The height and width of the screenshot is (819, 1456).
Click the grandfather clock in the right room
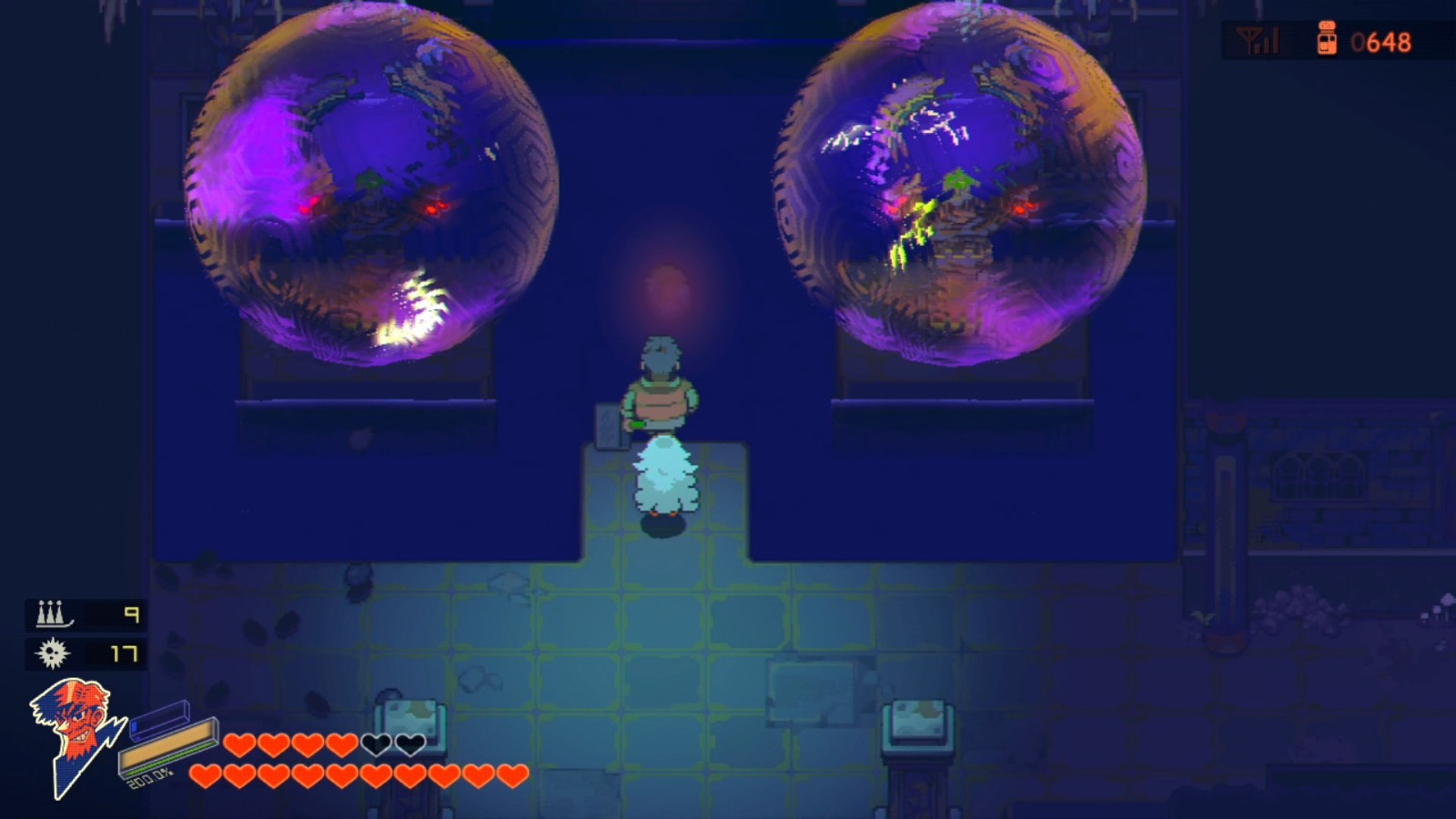(x=1226, y=528)
